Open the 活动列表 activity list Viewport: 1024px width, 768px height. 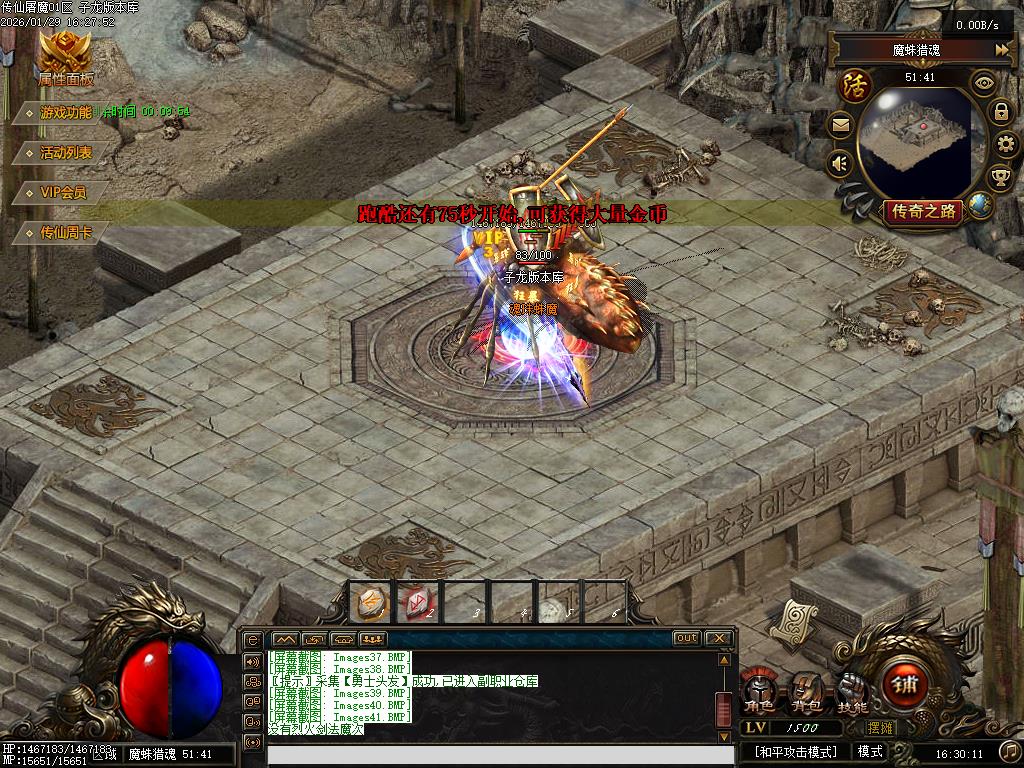(66, 152)
